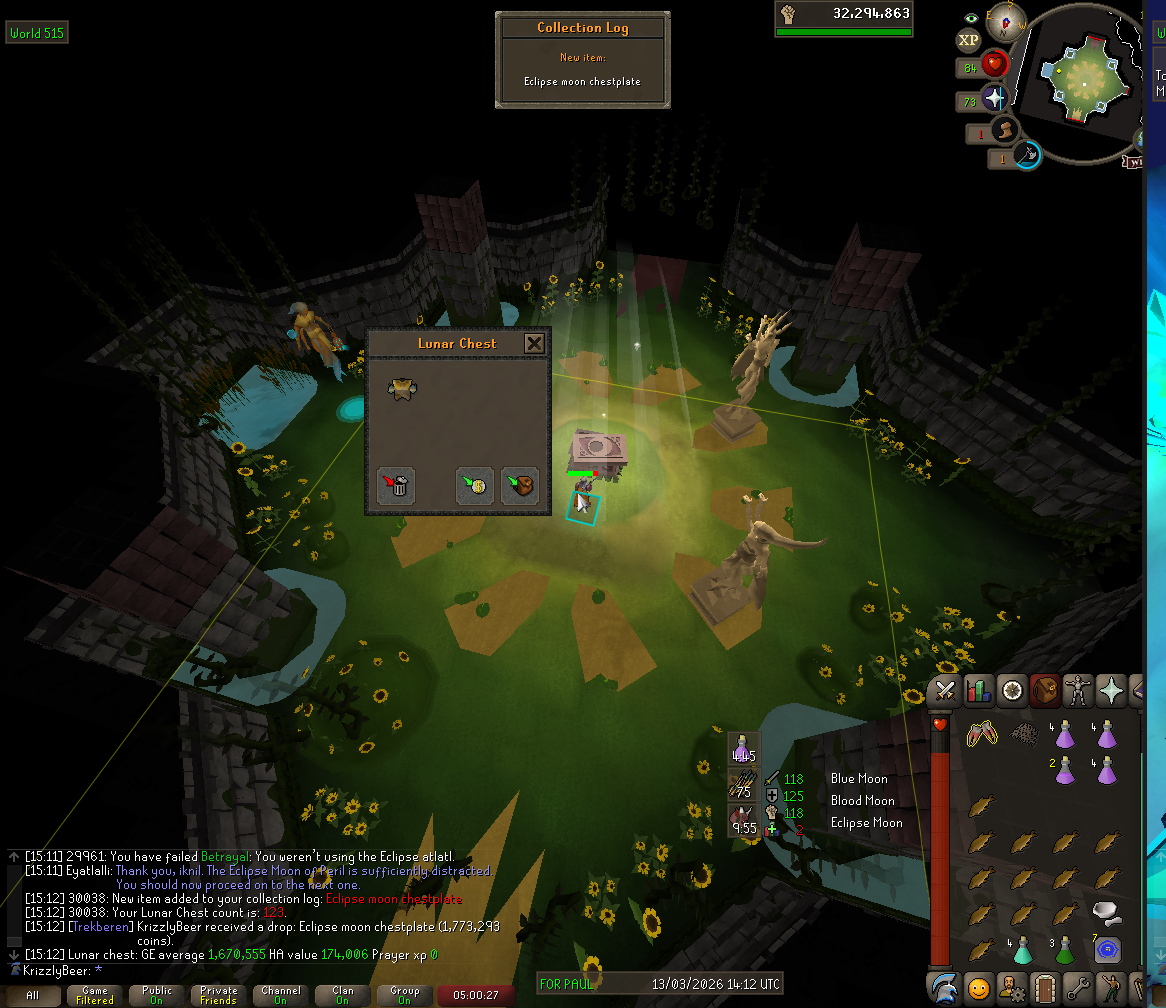Close the Lunar Chest window
This screenshot has height=1008, width=1166.
535,344
